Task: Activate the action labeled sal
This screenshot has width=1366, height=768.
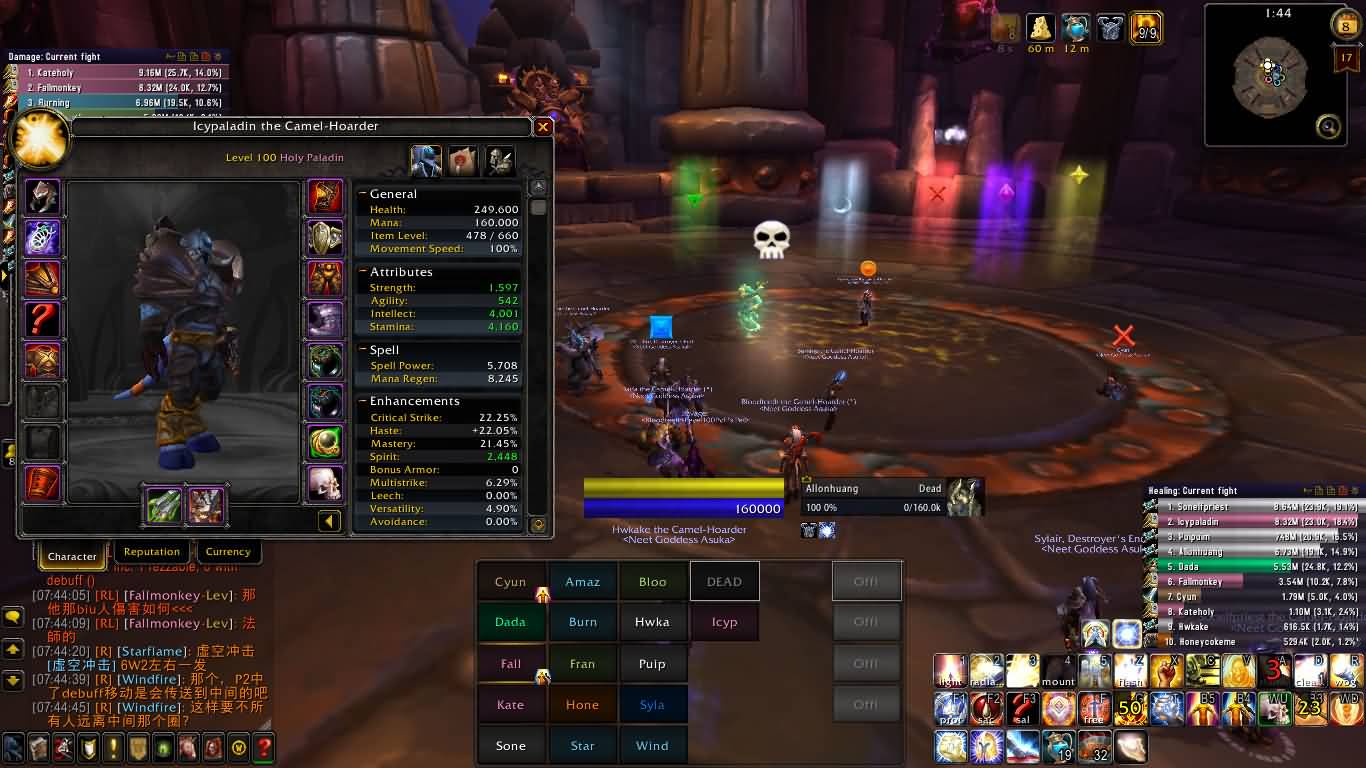Action: [1022, 709]
